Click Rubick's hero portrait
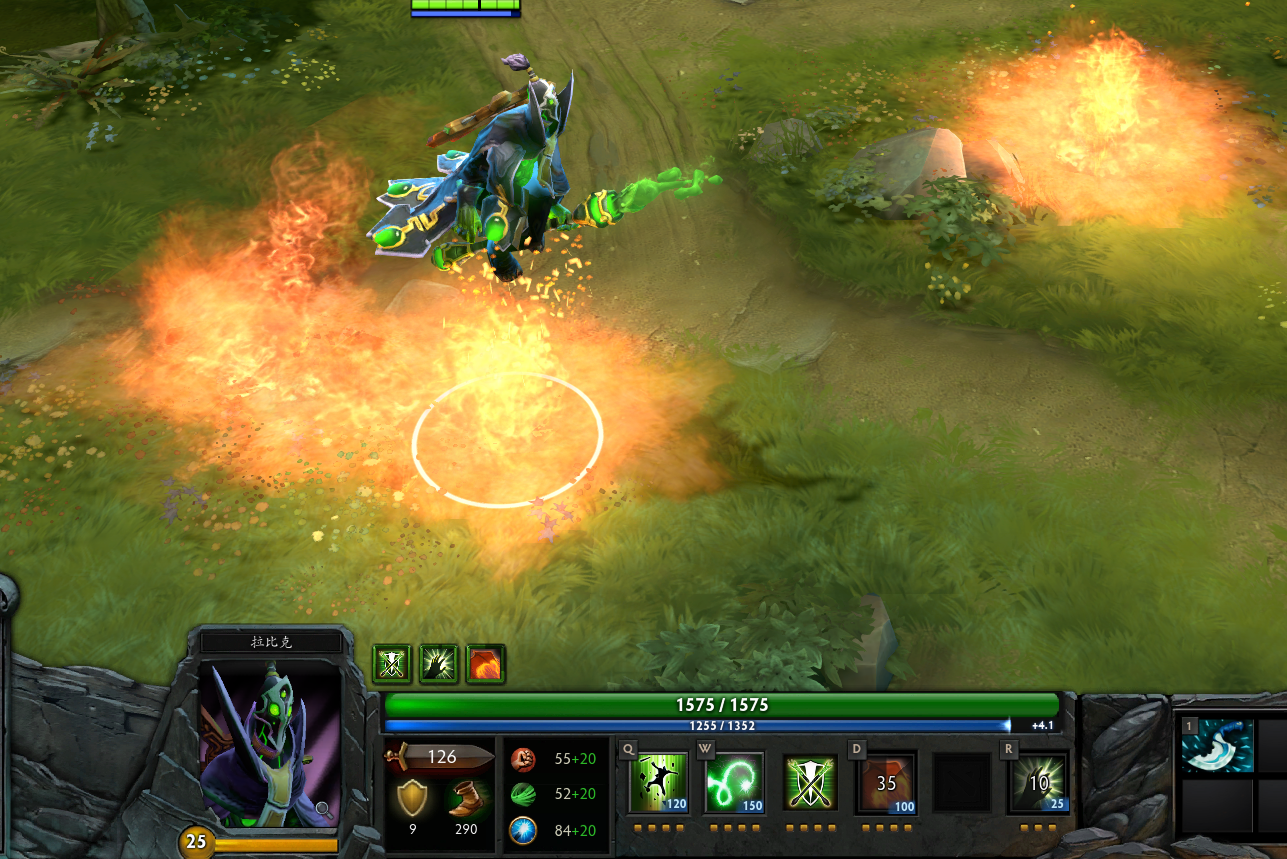This screenshot has width=1287, height=859. click(270, 742)
